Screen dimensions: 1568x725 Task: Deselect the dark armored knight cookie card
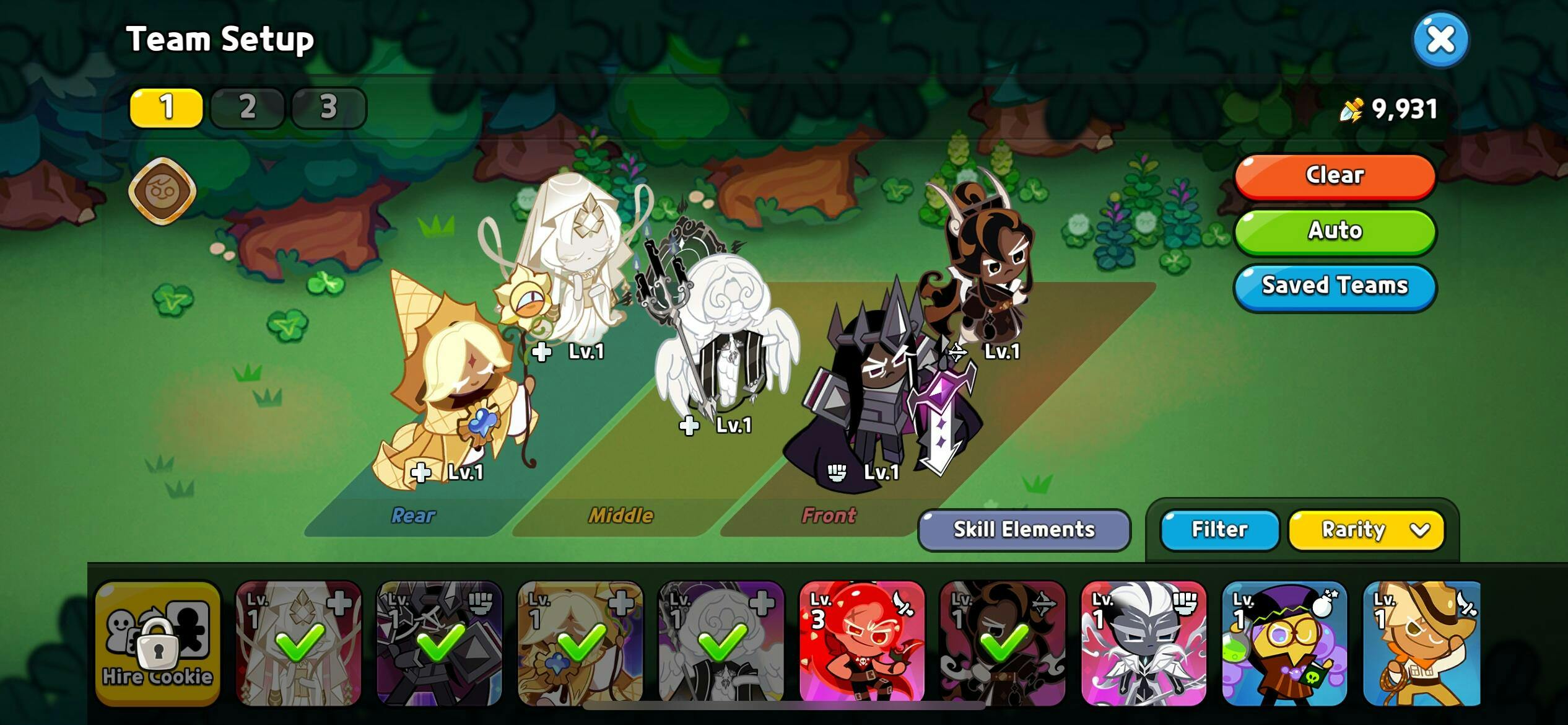click(439, 643)
